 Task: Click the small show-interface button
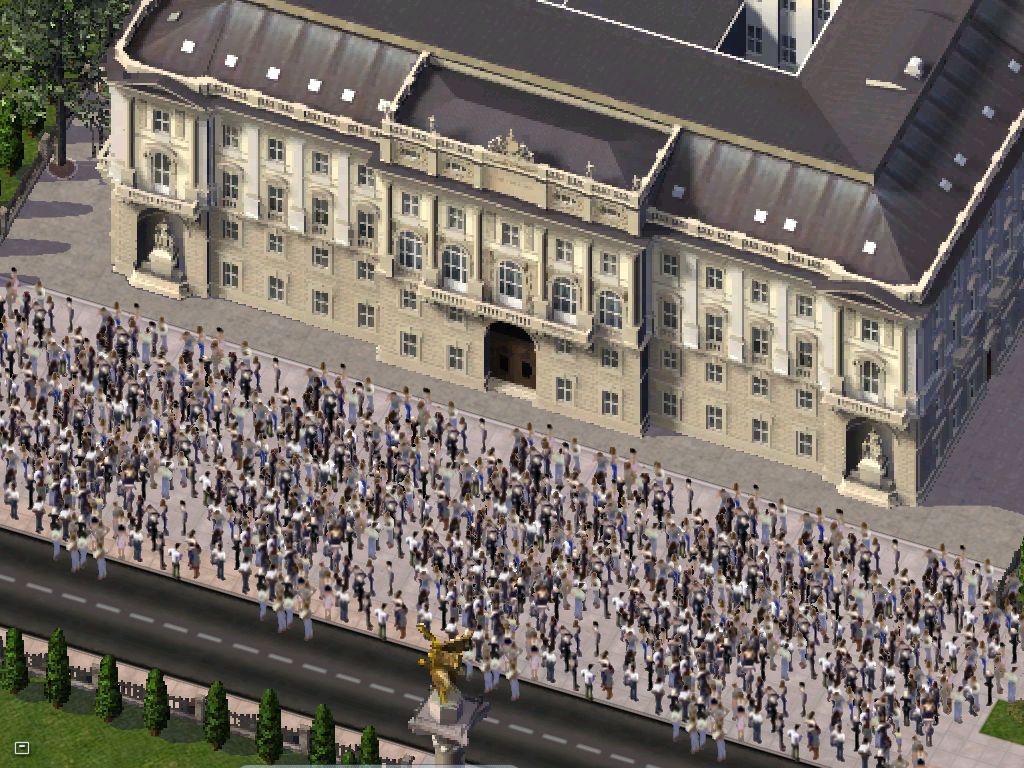coord(22,747)
